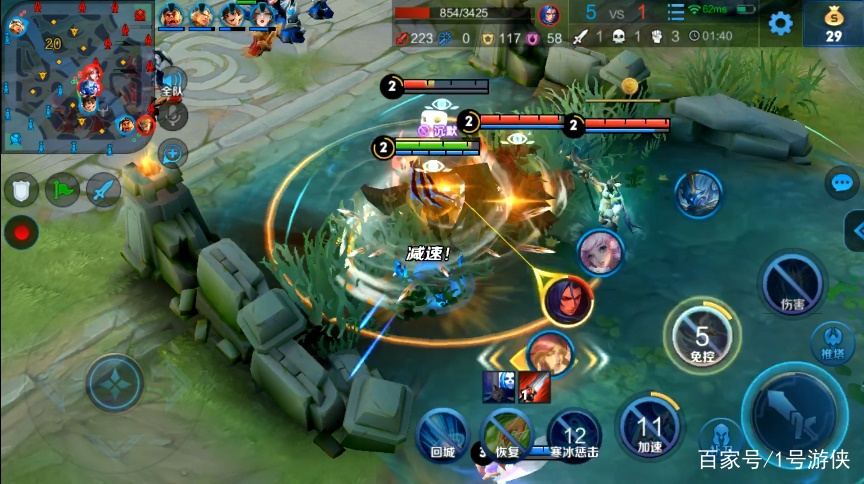This screenshot has width=864, height=484.
Task: Tap the 推塔 tower attack button
Action: [832, 342]
